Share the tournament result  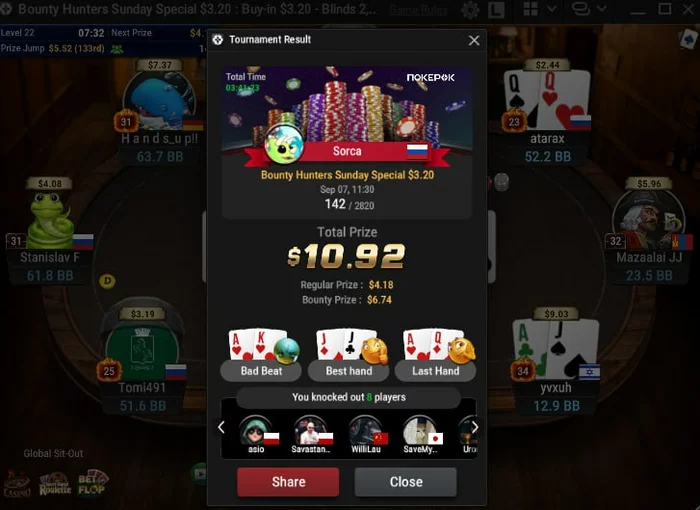[x=288, y=482]
